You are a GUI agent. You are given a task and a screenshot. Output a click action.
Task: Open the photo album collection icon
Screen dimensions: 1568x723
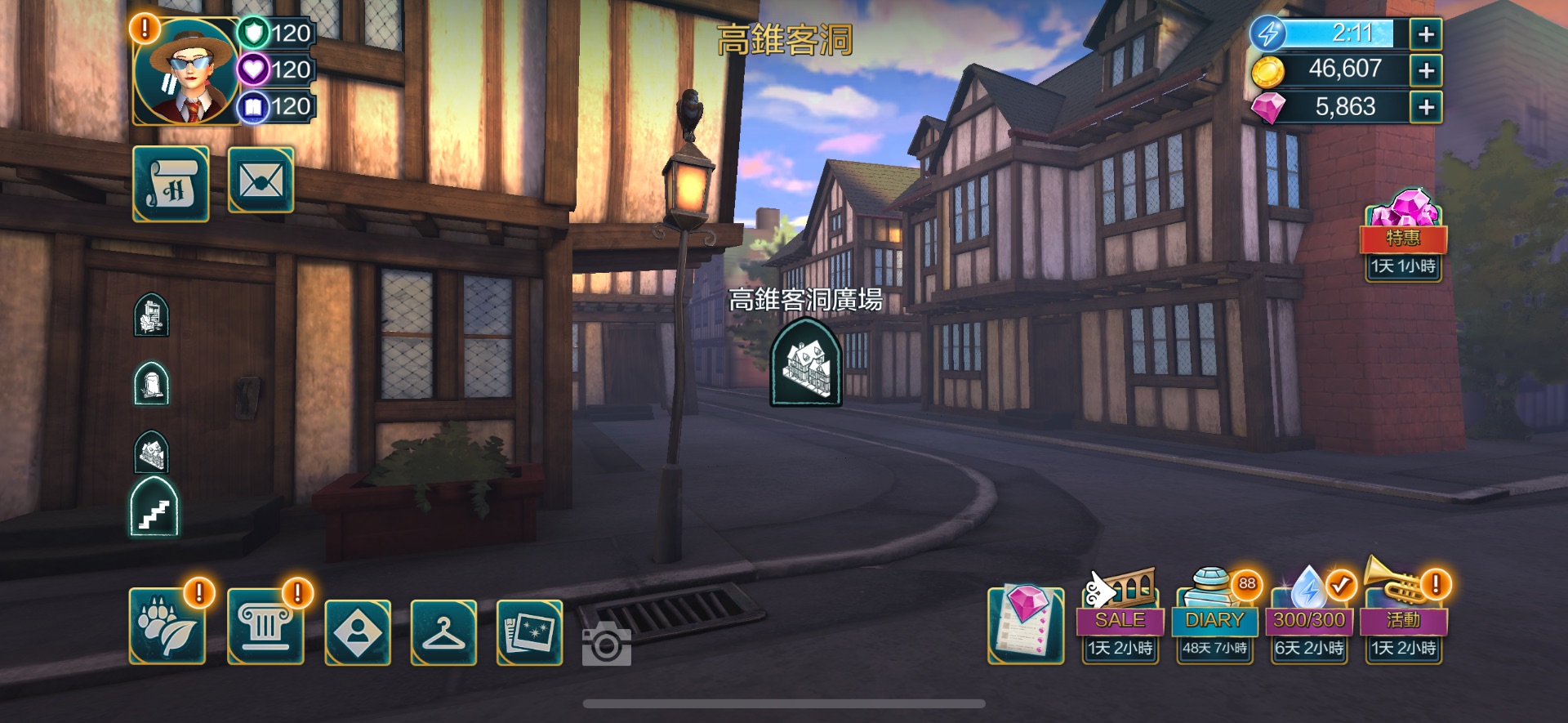529,632
